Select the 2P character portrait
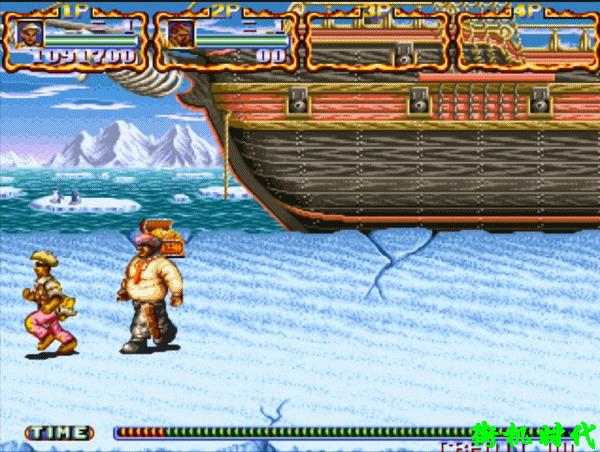Image resolution: width=600 pixels, height=452 pixels. (181, 35)
